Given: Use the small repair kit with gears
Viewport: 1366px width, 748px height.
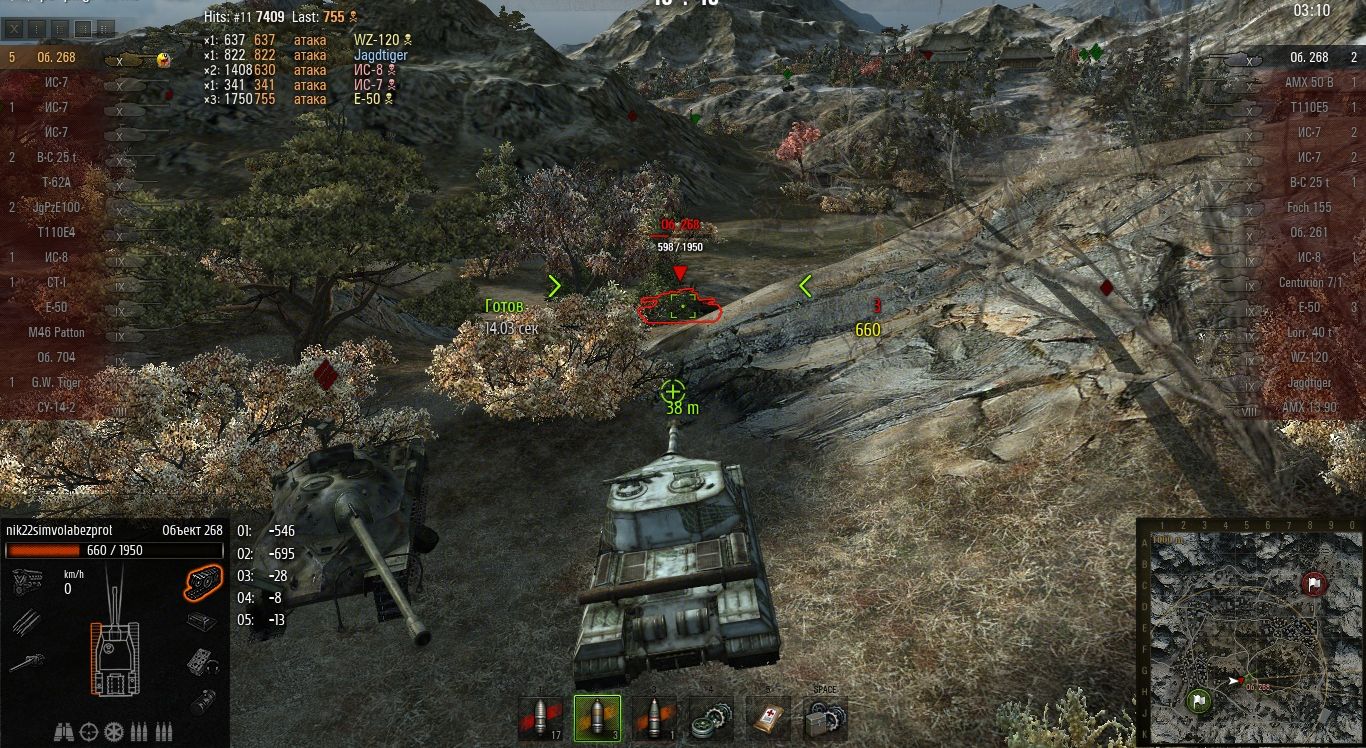Looking at the screenshot, I should (711, 718).
